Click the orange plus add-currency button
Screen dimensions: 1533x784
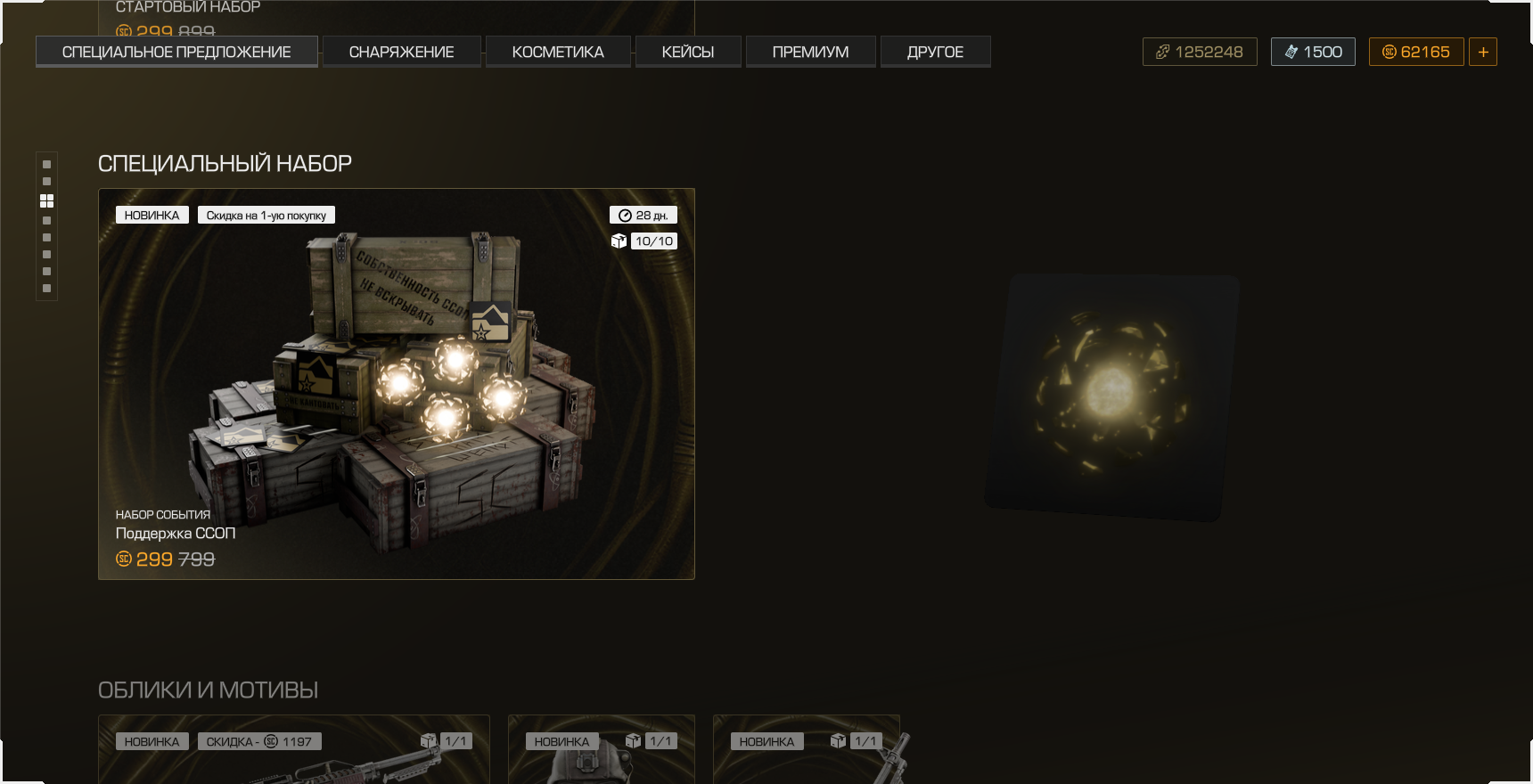pos(1483,52)
